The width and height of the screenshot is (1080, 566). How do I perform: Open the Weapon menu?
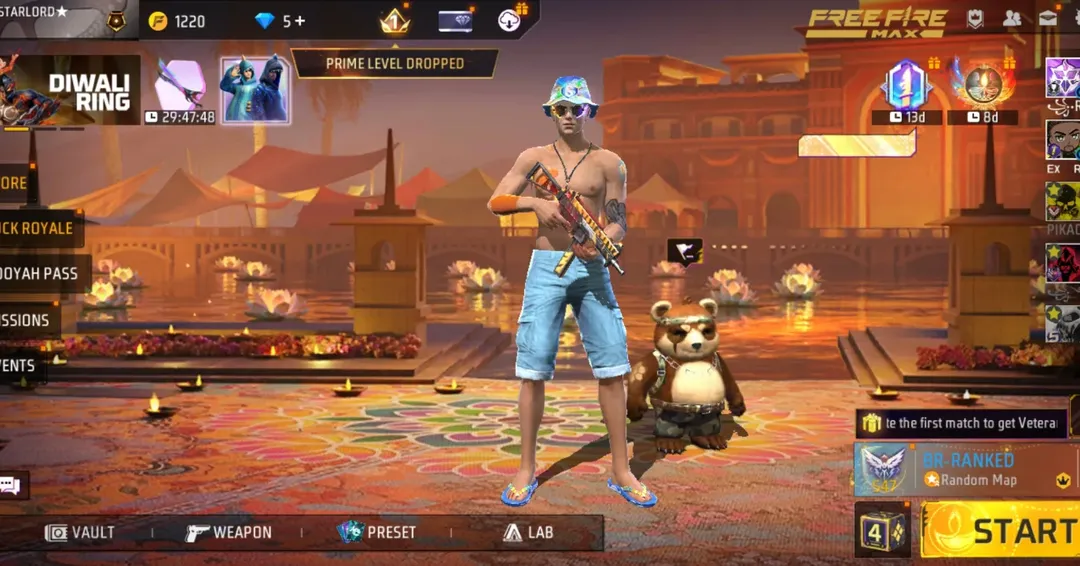(x=228, y=532)
